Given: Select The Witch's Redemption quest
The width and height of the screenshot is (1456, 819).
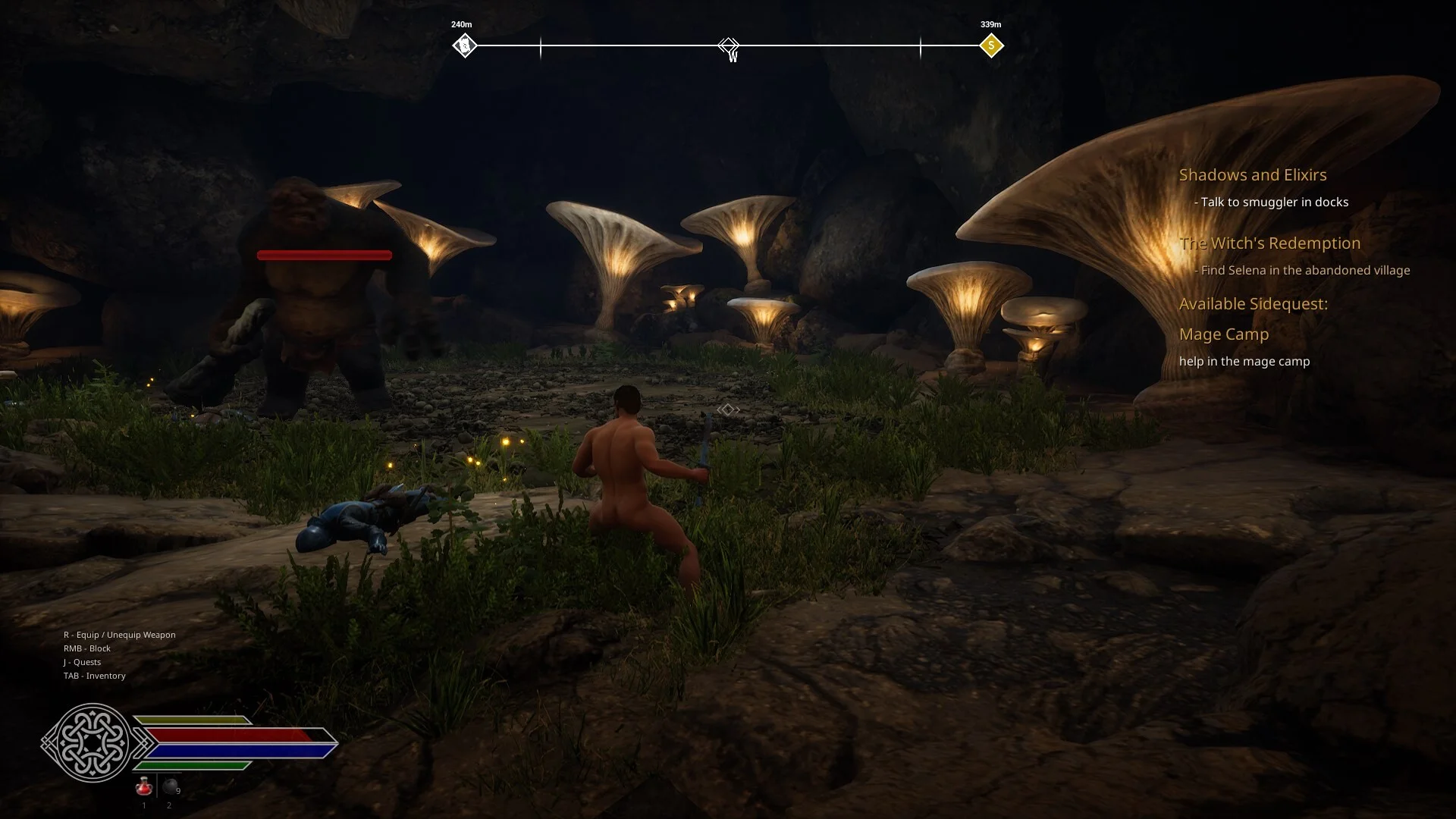Looking at the screenshot, I should (x=1269, y=243).
